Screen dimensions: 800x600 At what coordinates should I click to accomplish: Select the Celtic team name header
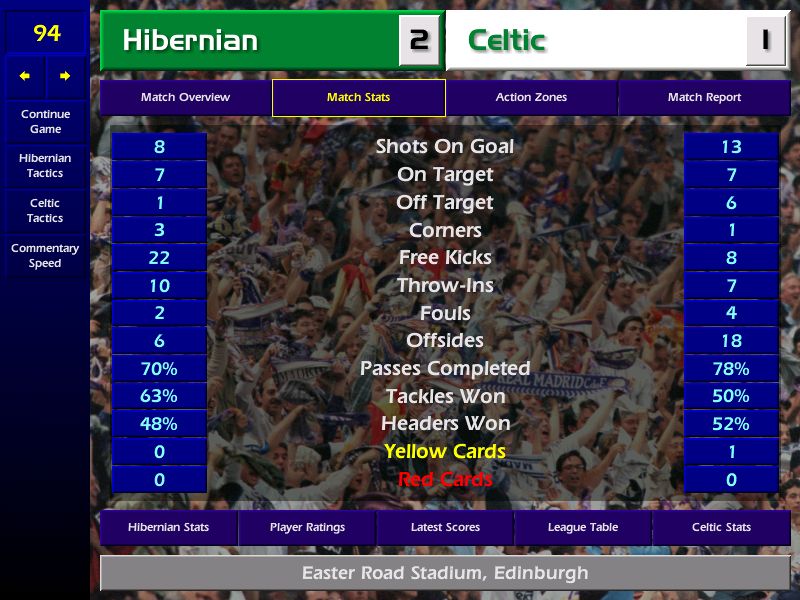click(x=600, y=41)
